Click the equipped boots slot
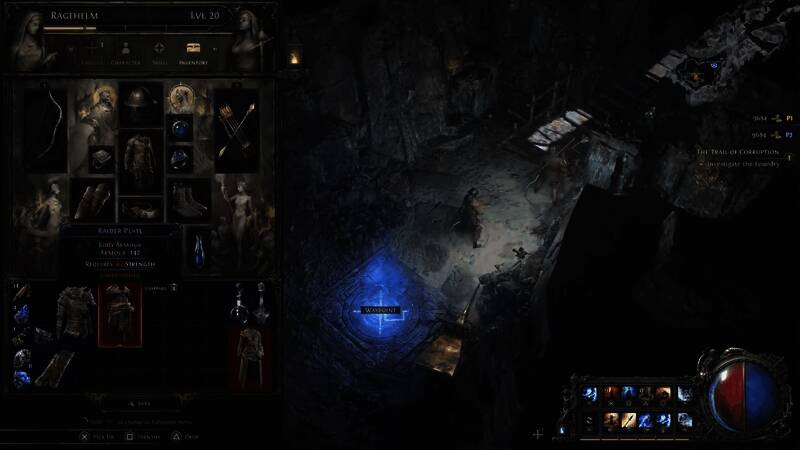Viewport: 800px width, 450px height. [x=187, y=200]
